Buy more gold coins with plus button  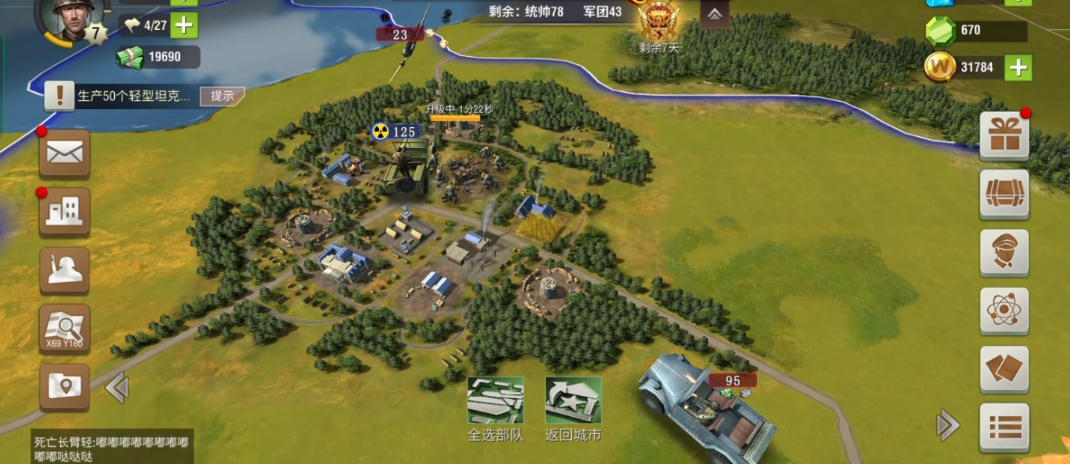pos(1018,68)
